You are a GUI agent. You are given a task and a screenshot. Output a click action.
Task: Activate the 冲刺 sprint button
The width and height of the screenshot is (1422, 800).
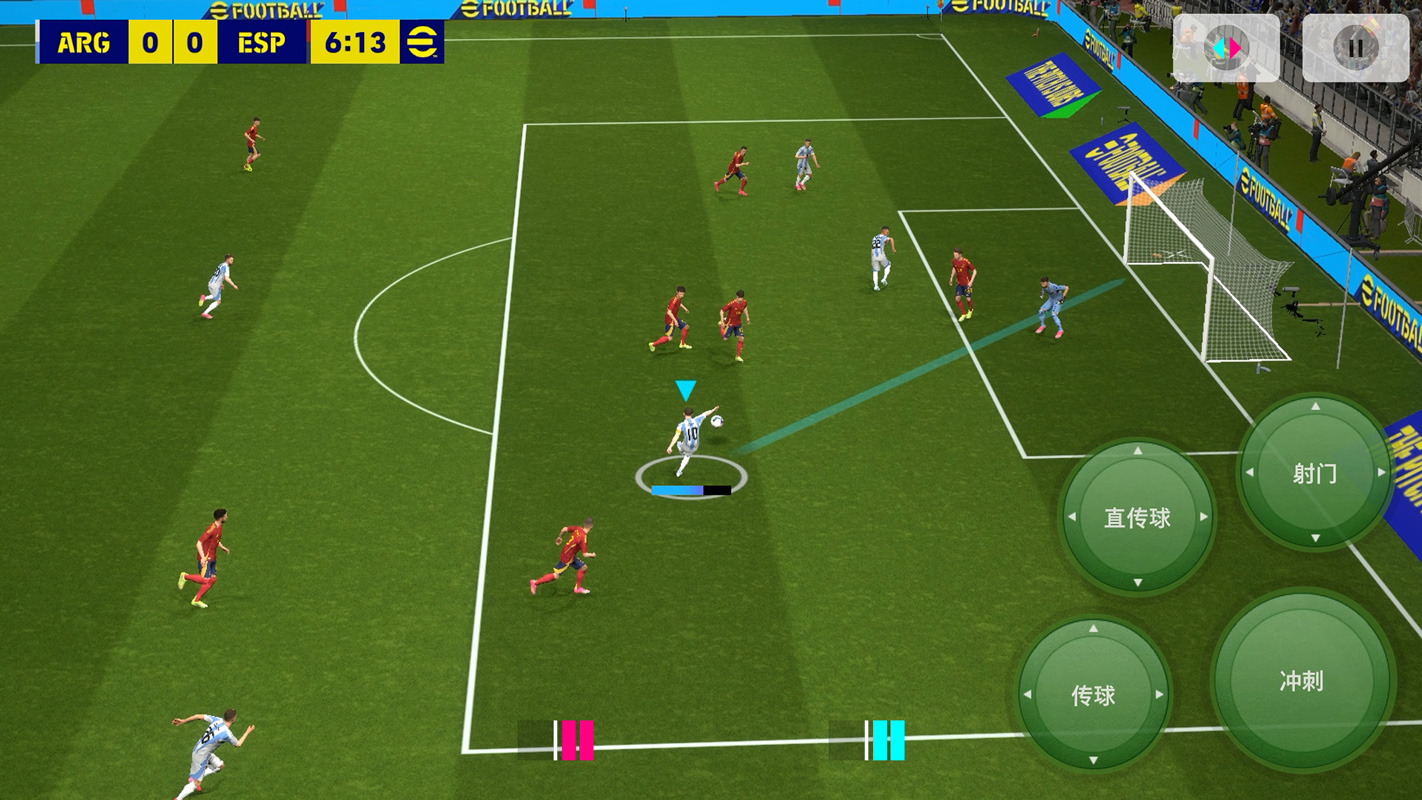(1301, 681)
